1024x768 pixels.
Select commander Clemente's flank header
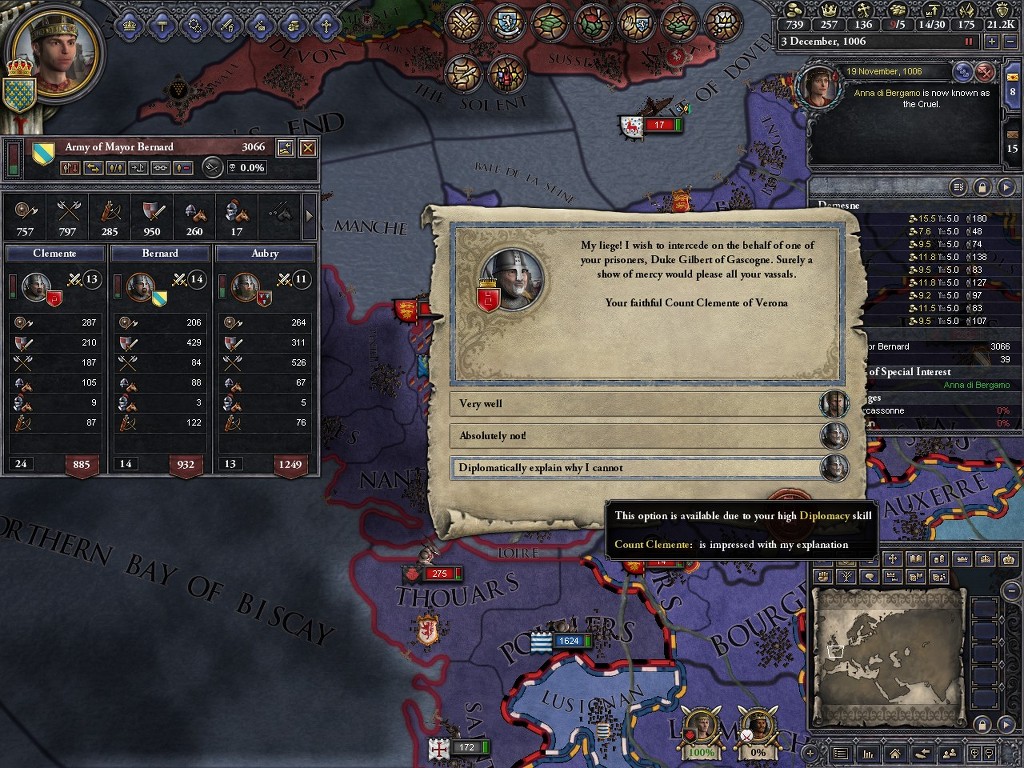(x=55, y=254)
